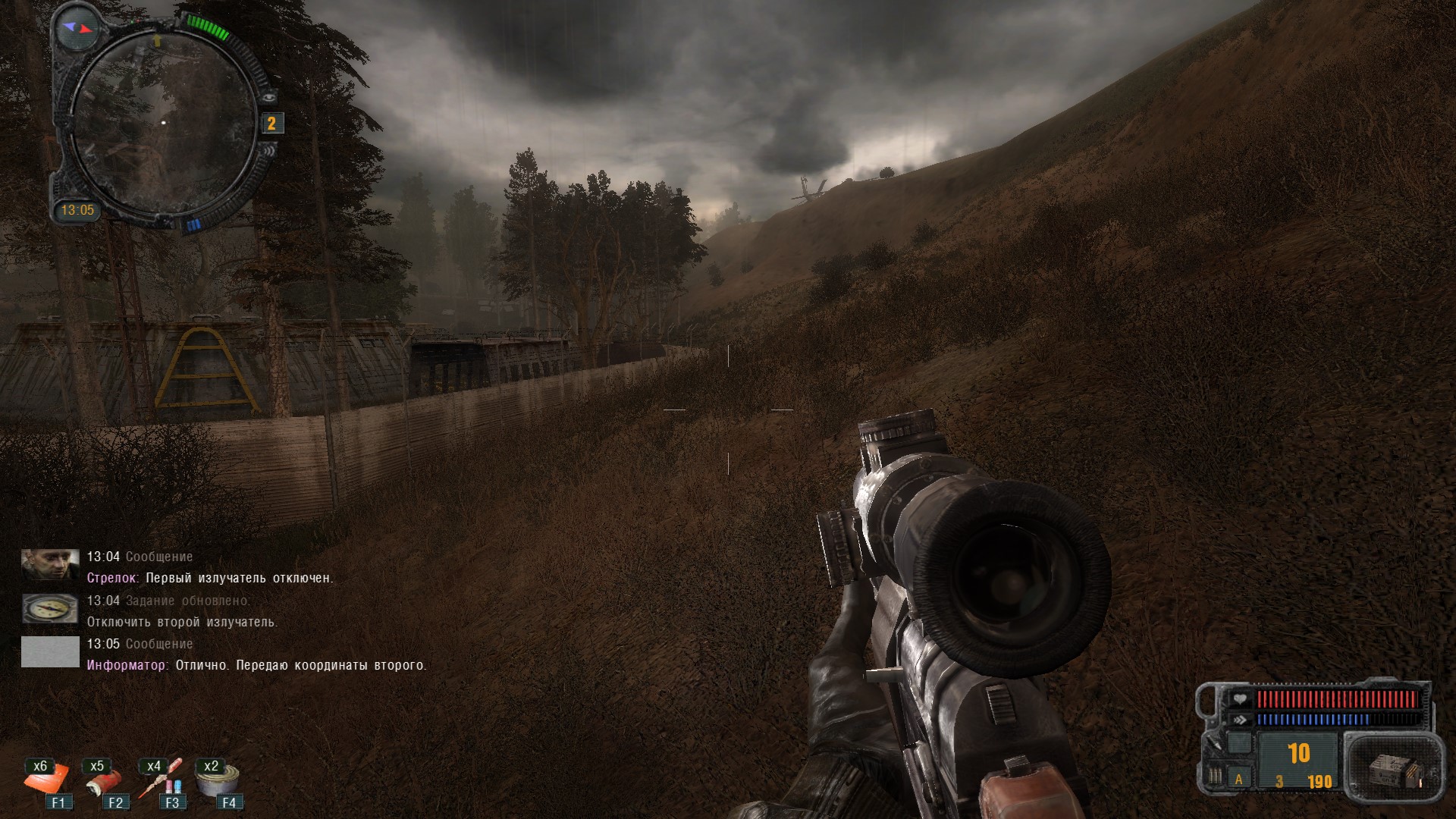Toggle the fire mode indicator "A"

click(x=1239, y=779)
